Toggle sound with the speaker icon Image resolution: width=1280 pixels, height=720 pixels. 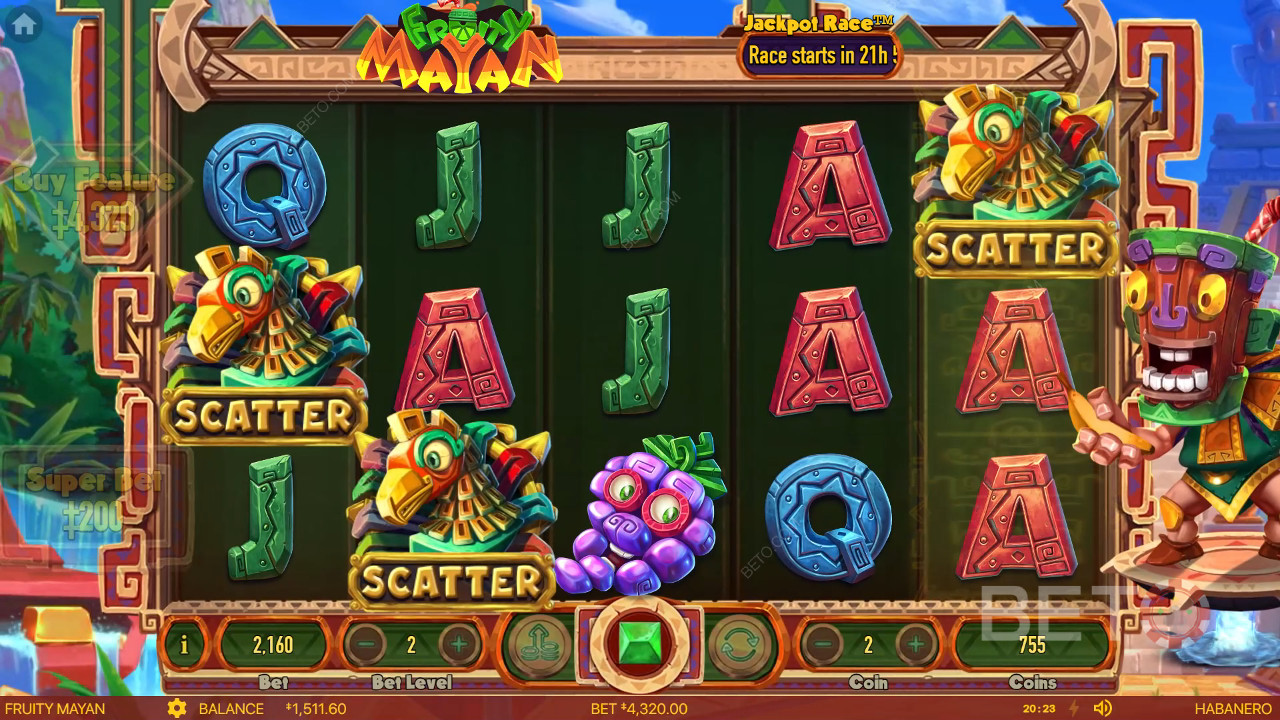point(1103,708)
